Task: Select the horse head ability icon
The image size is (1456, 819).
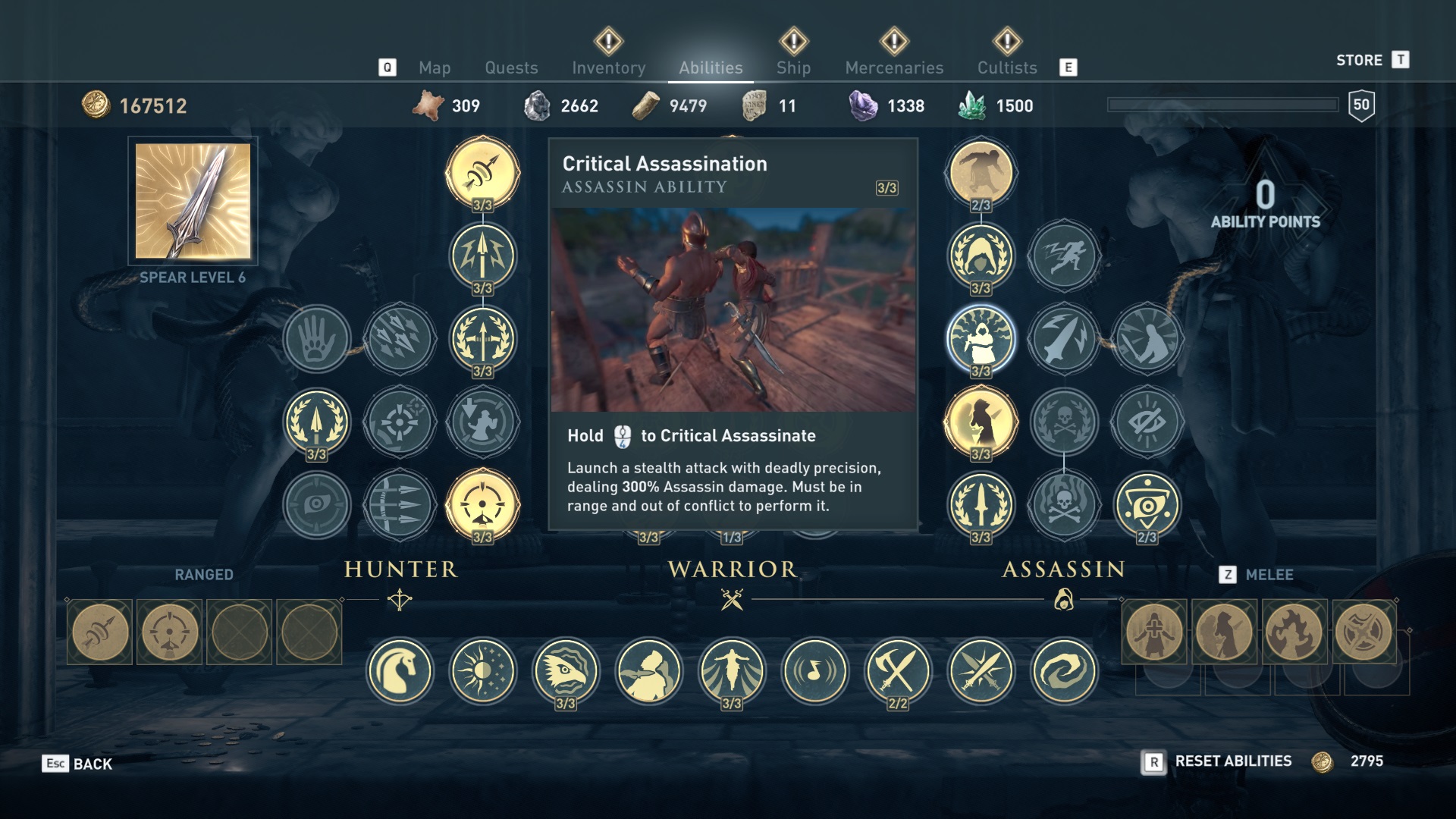Action: pyautogui.click(x=400, y=671)
